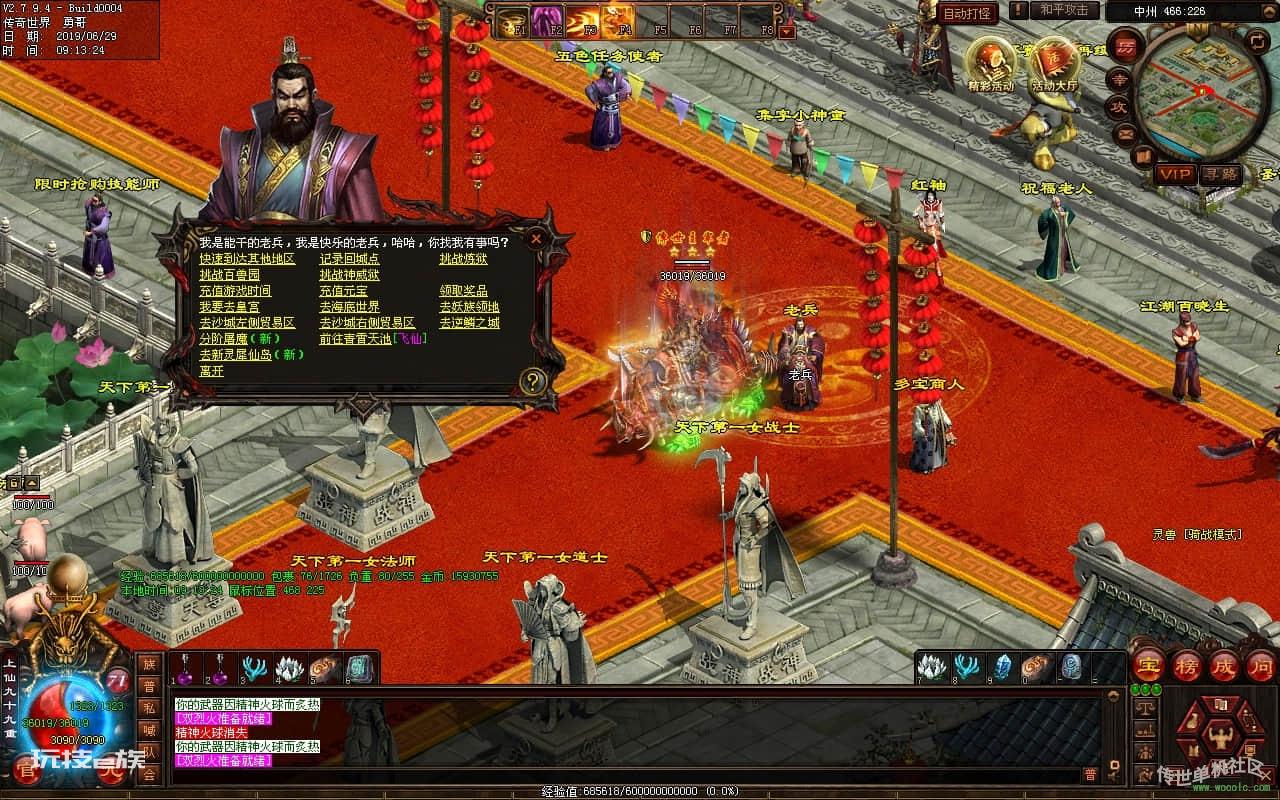1280x800 pixels.
Task: Choose the 离开 leave option
Action: 211,371
